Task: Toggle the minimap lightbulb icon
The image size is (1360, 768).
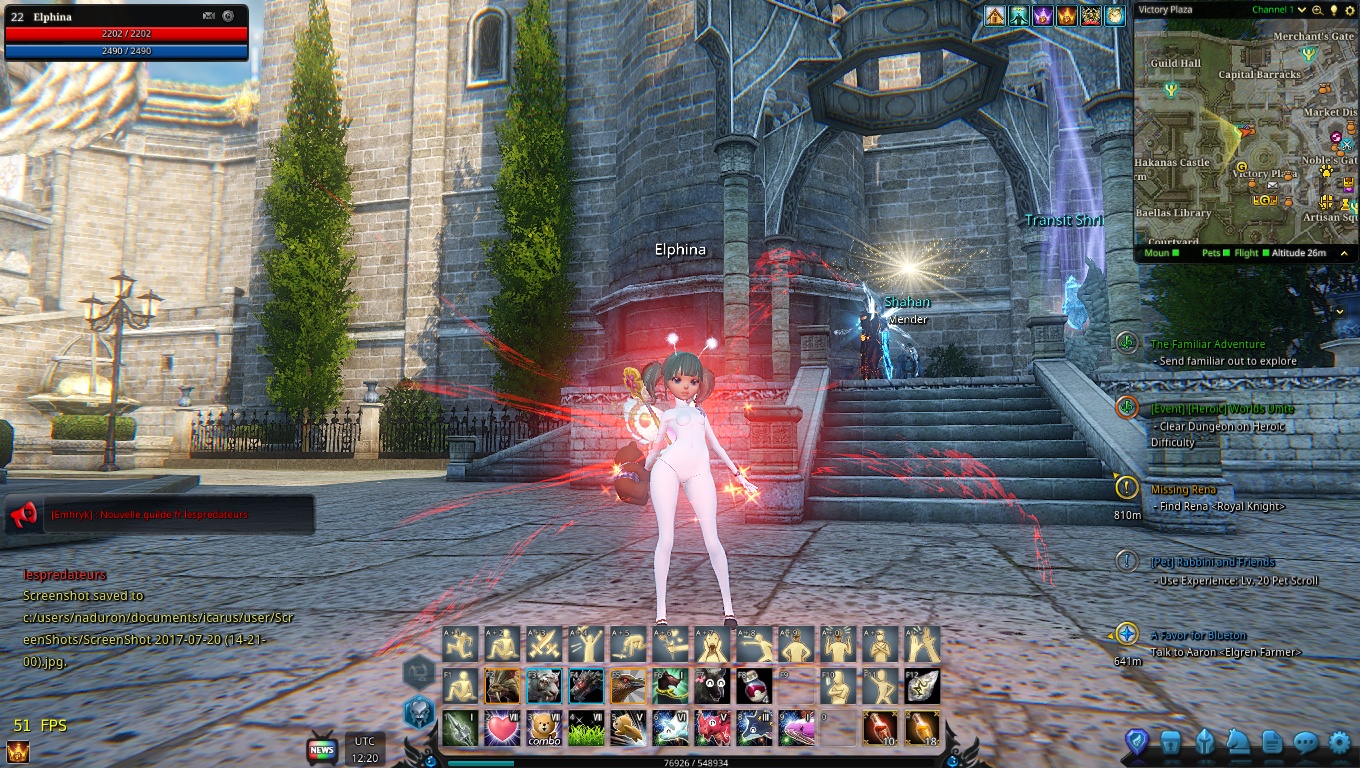Action: pos(1333,10)
